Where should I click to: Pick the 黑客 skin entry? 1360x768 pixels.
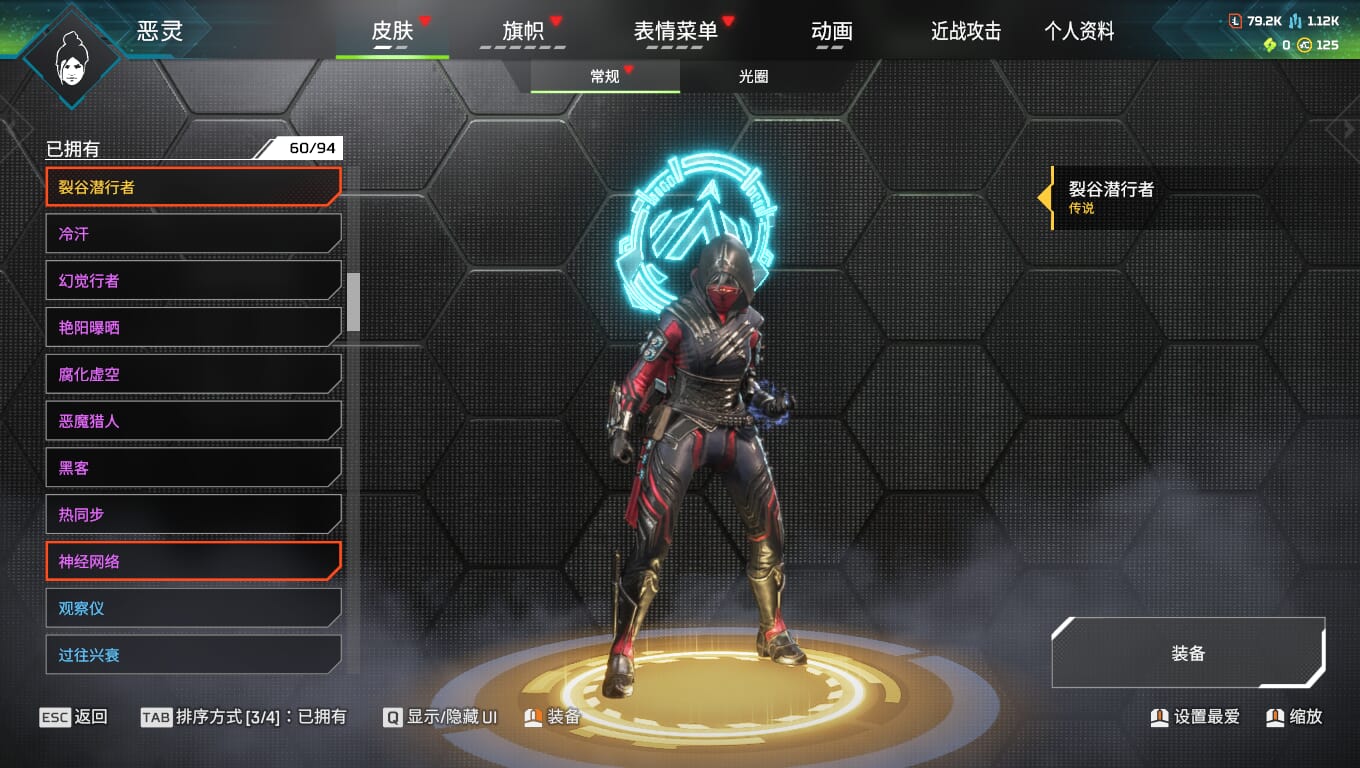(193, 467)
